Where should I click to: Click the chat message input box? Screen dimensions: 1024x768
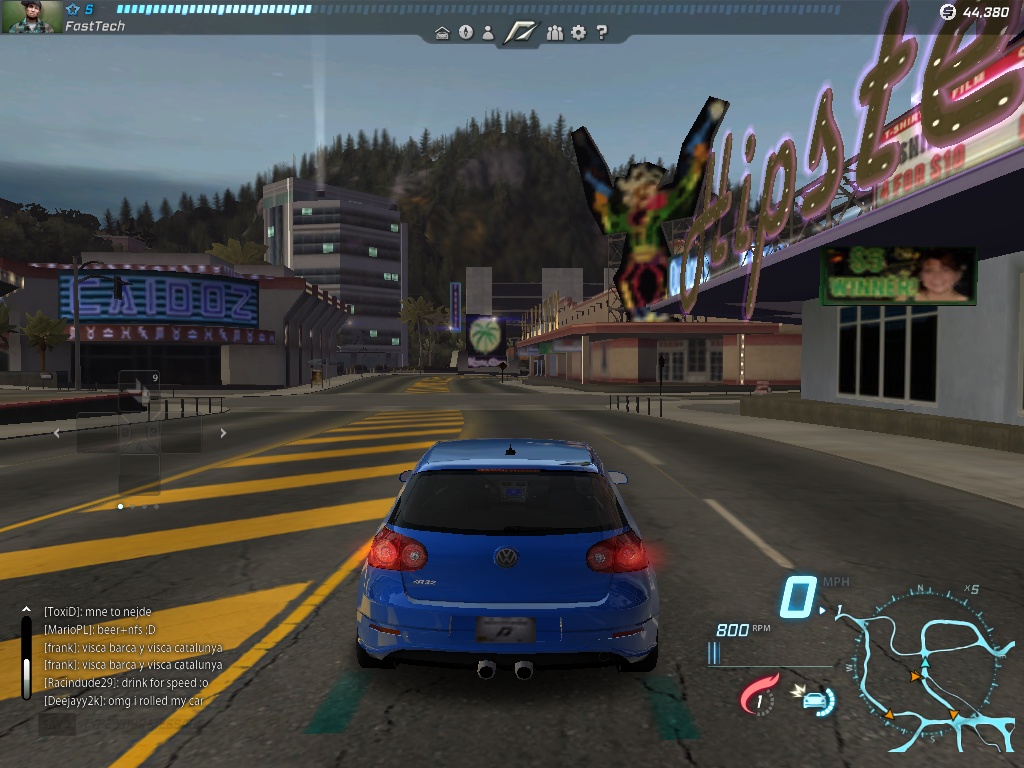pyautogui.click(x=57, y=724)
